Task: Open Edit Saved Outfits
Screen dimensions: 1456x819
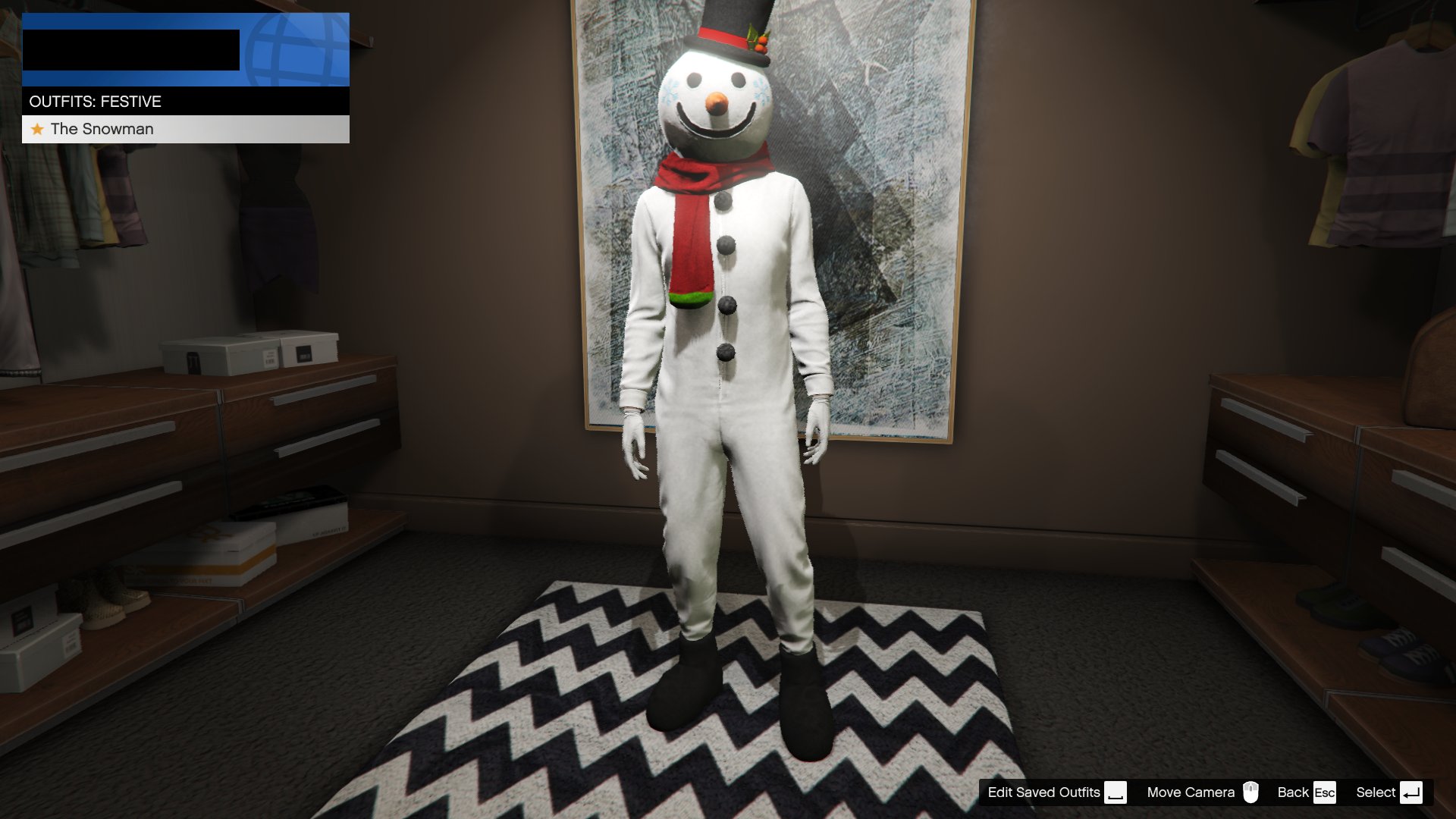Action: (1043, 792)
